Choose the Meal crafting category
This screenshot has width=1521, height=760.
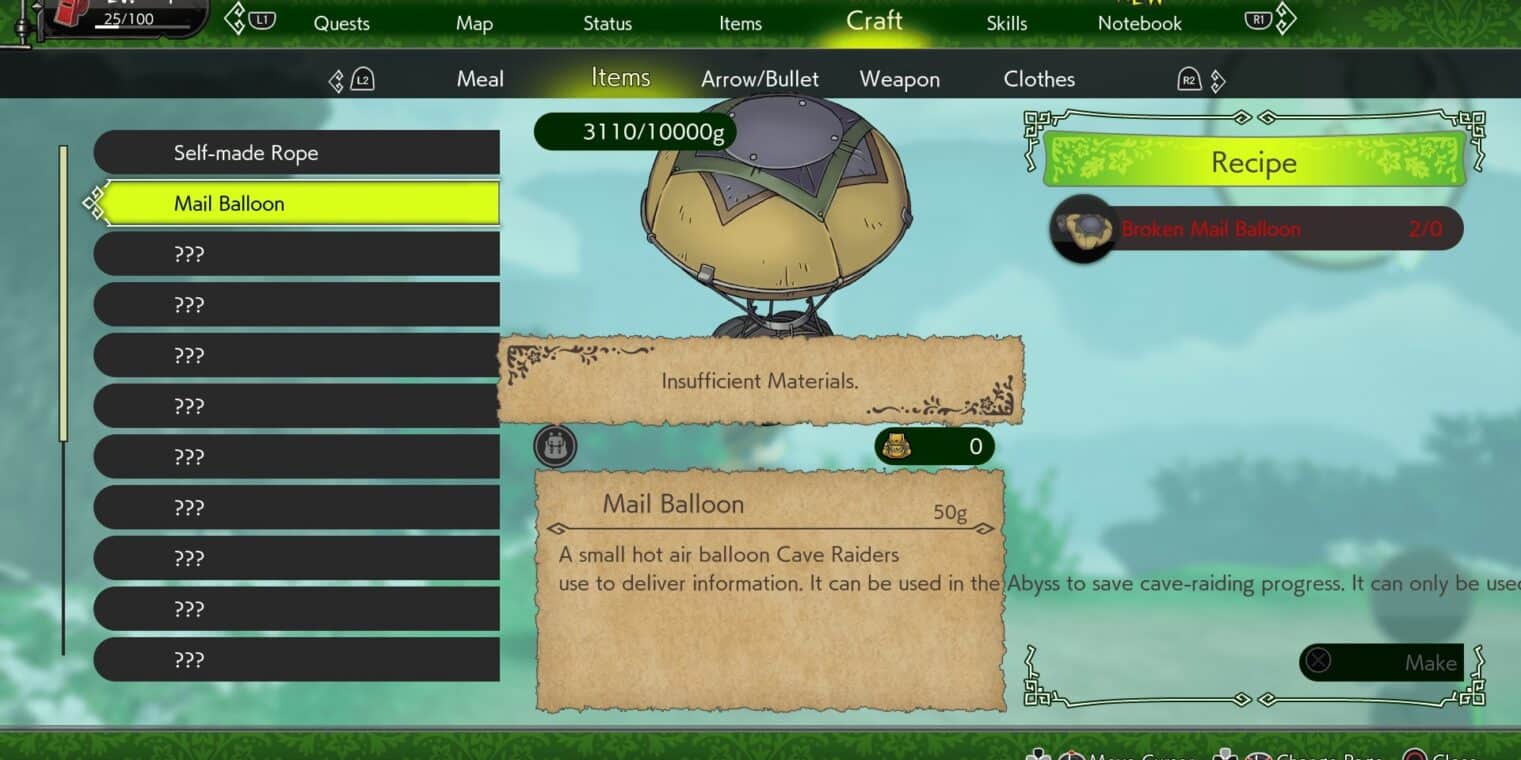point(480,79)
